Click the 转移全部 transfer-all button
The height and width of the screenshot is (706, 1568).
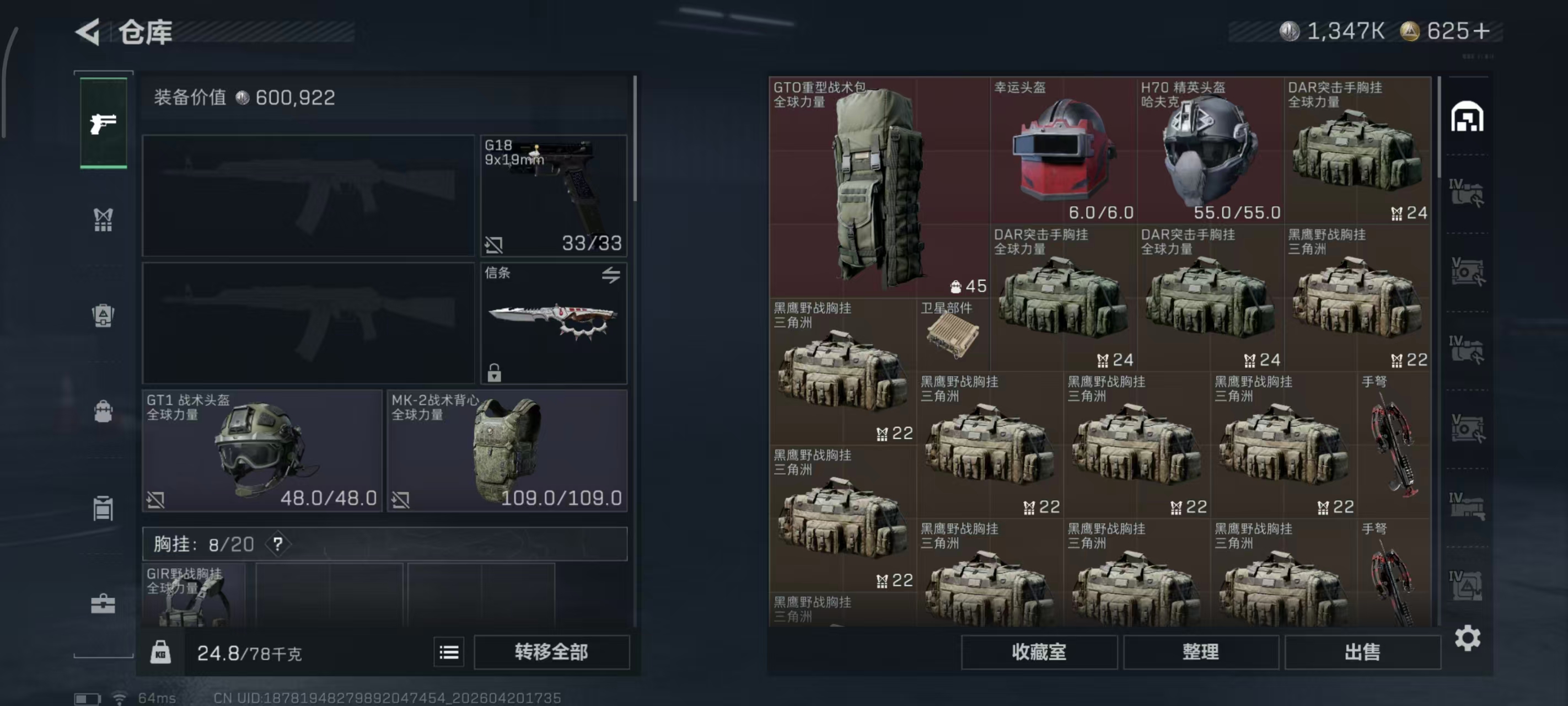click(x=551, y=652)
